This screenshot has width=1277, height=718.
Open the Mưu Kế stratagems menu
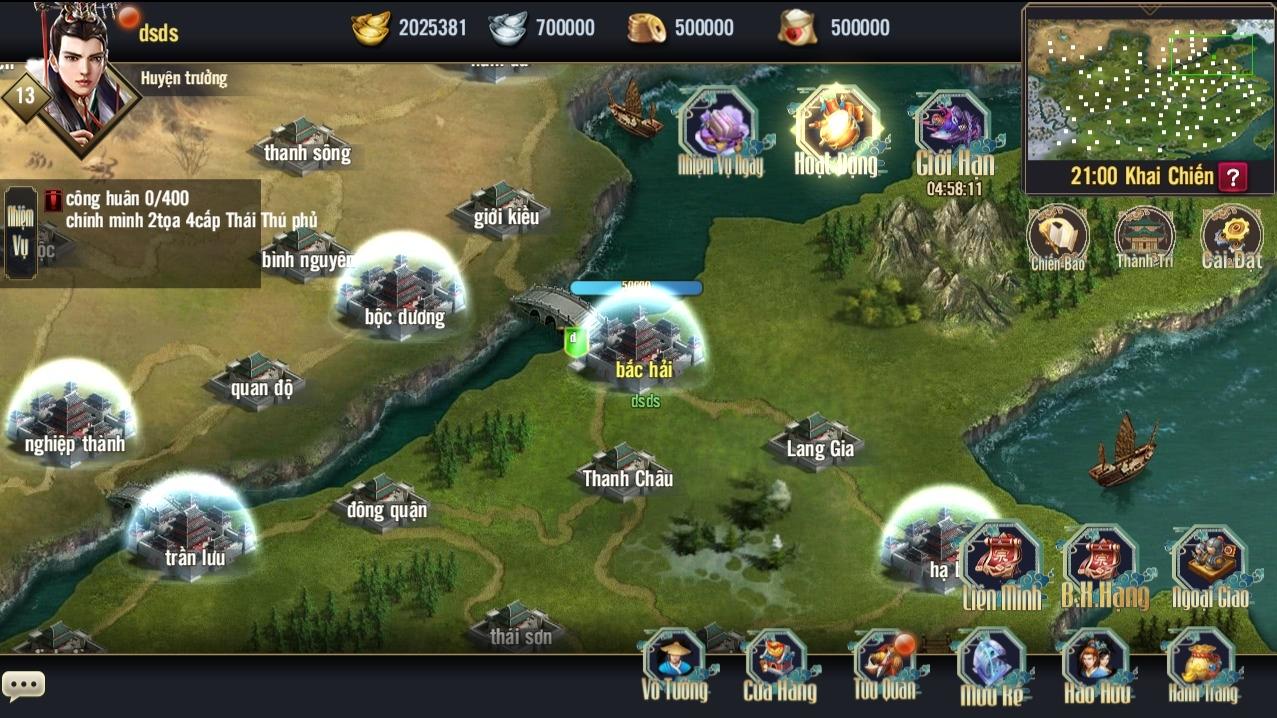[x=989, y=665]
